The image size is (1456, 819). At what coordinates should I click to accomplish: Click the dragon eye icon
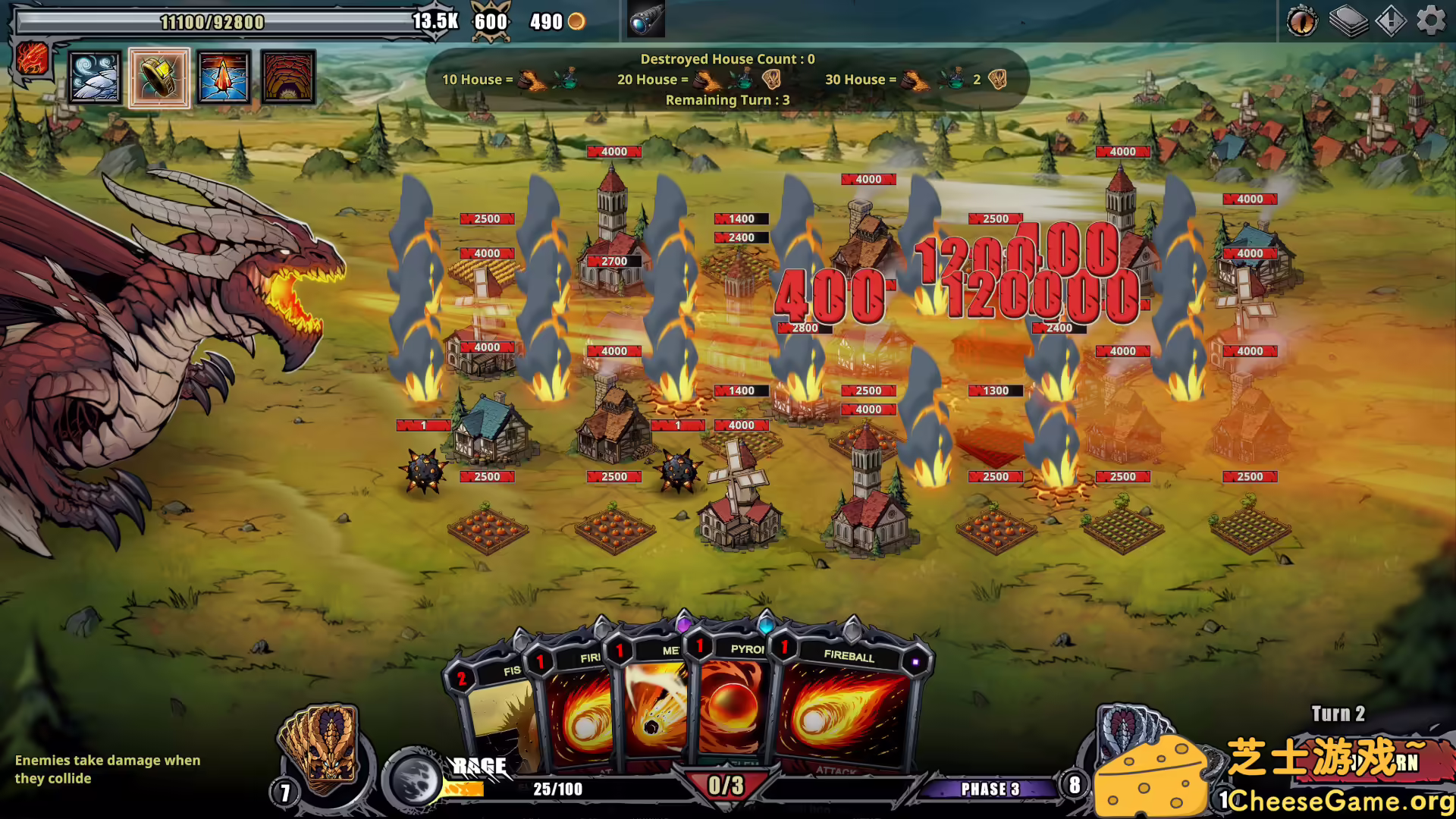[x=1302, y=20]
